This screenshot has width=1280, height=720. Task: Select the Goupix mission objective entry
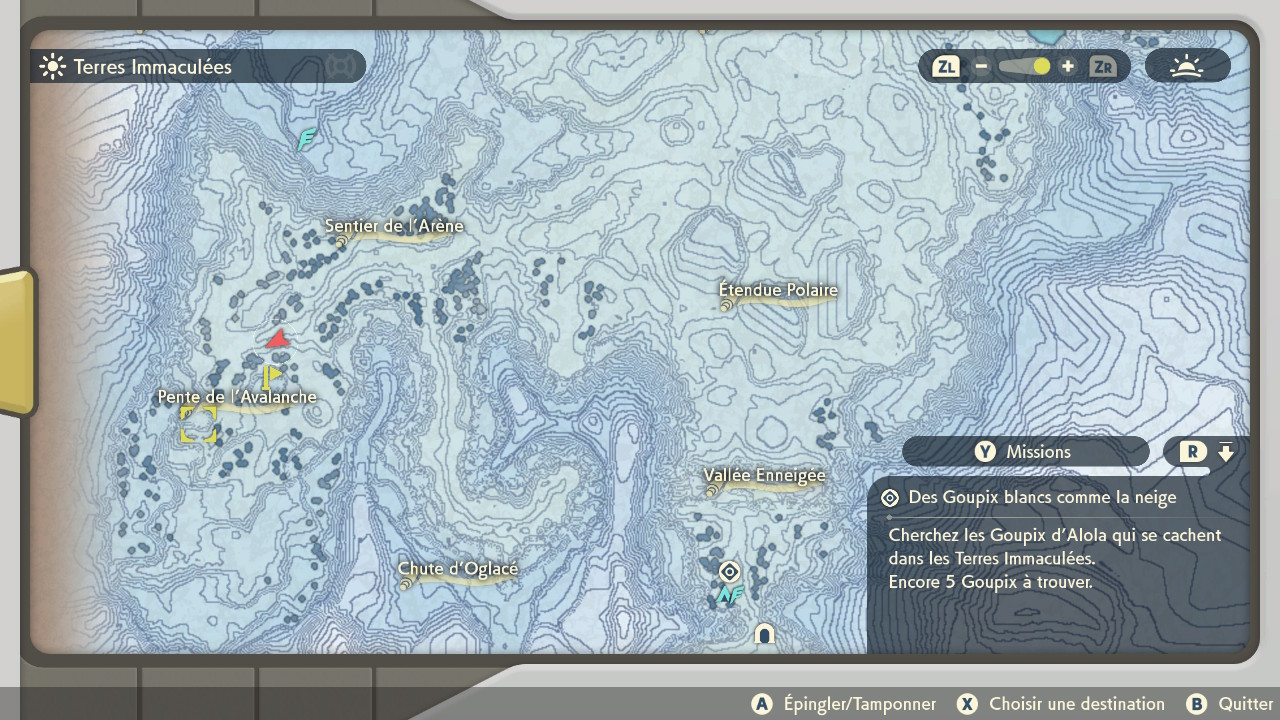1040,498
